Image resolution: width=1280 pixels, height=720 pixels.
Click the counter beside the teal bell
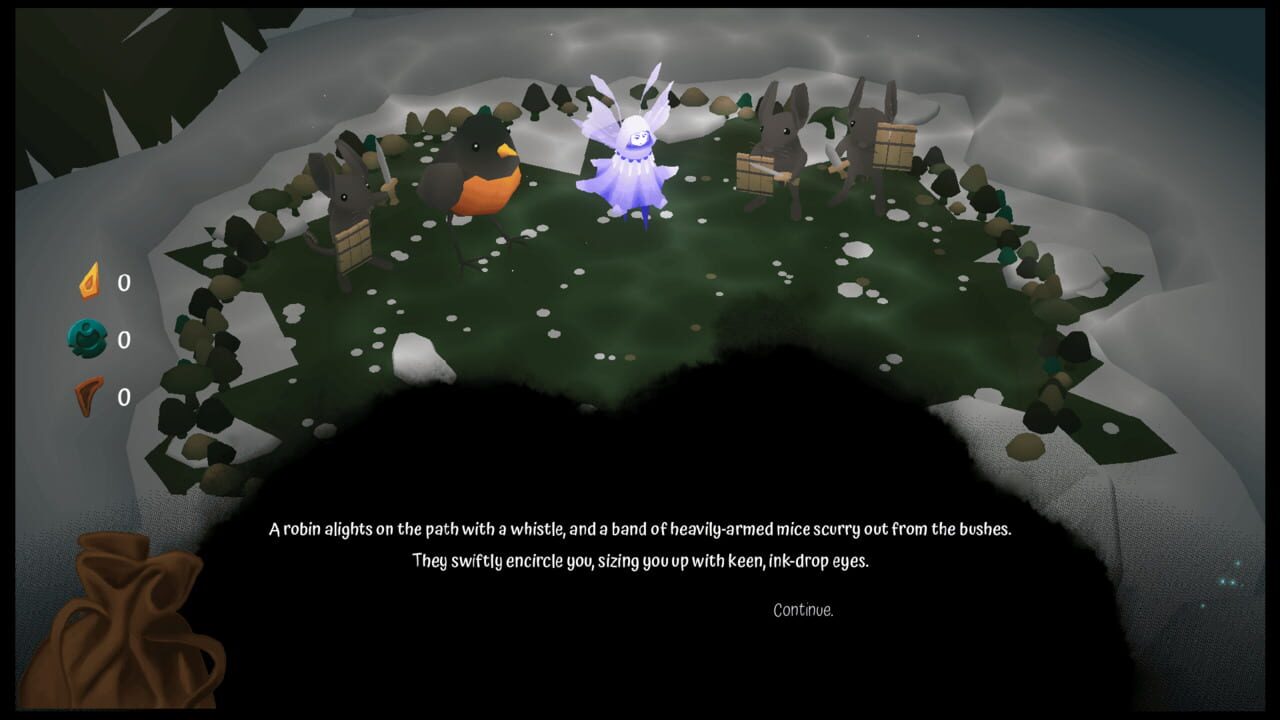[x=122, y=340]
